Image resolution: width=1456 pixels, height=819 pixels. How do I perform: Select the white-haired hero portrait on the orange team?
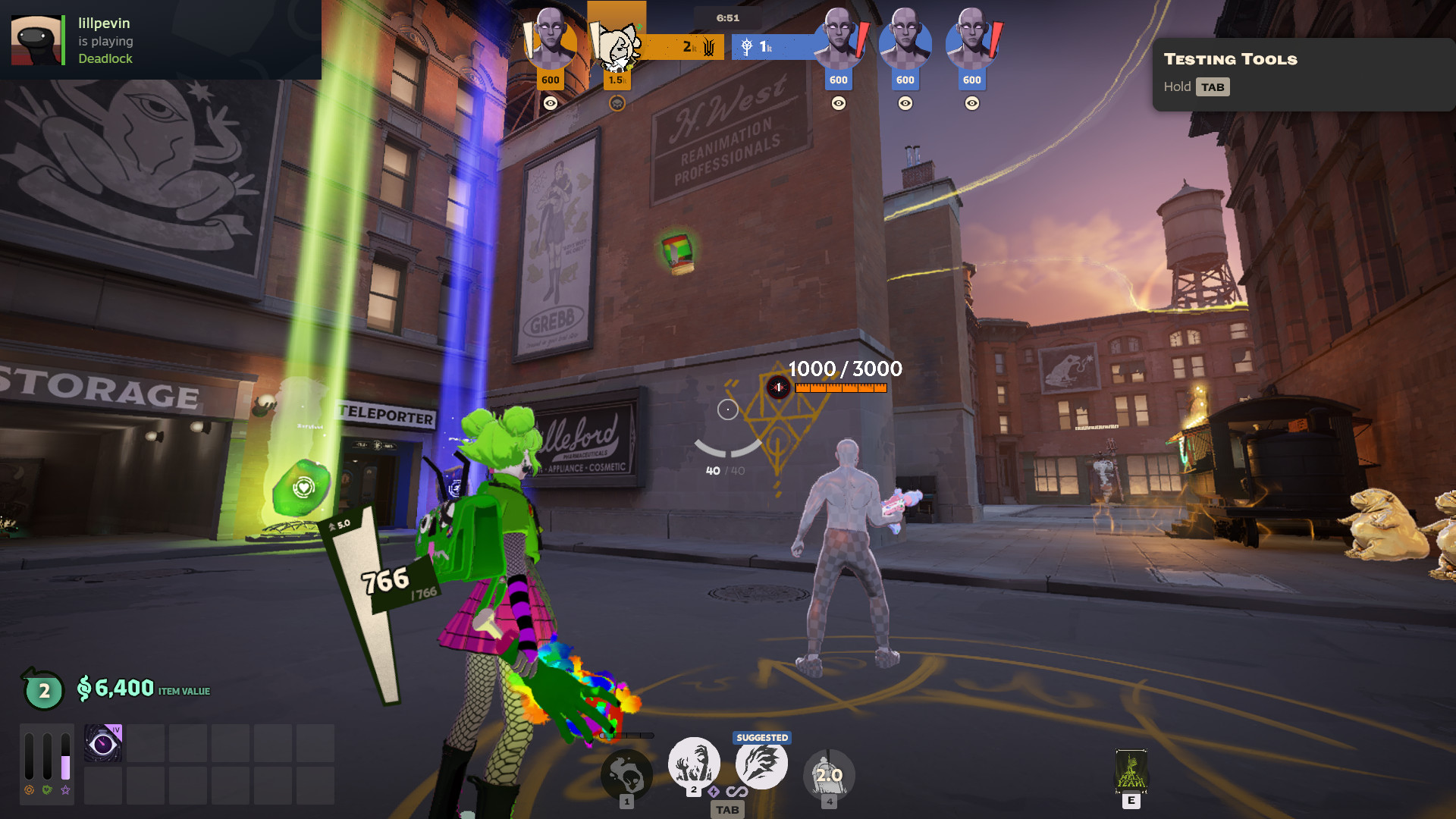(x=617, y=47)
